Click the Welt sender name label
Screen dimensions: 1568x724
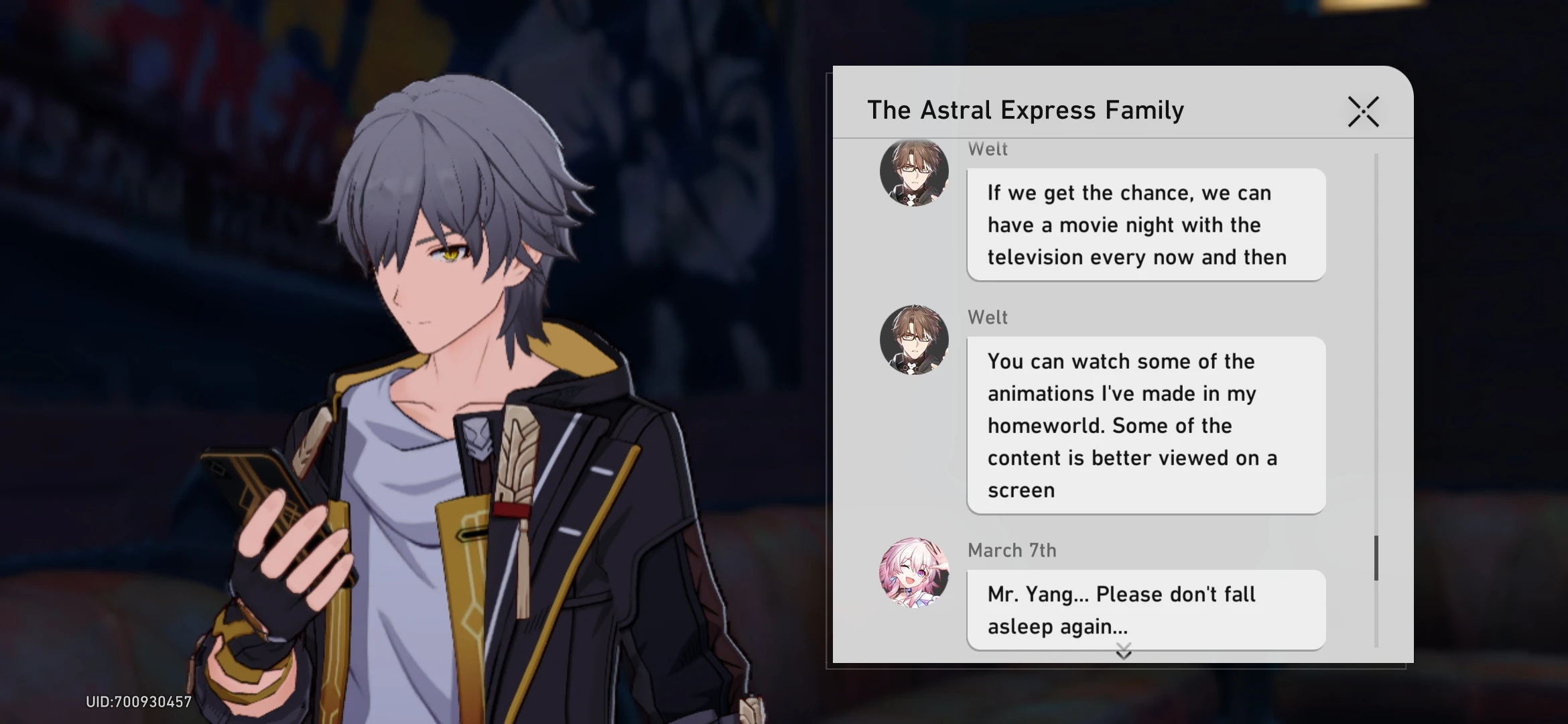[x=988, y=149]
